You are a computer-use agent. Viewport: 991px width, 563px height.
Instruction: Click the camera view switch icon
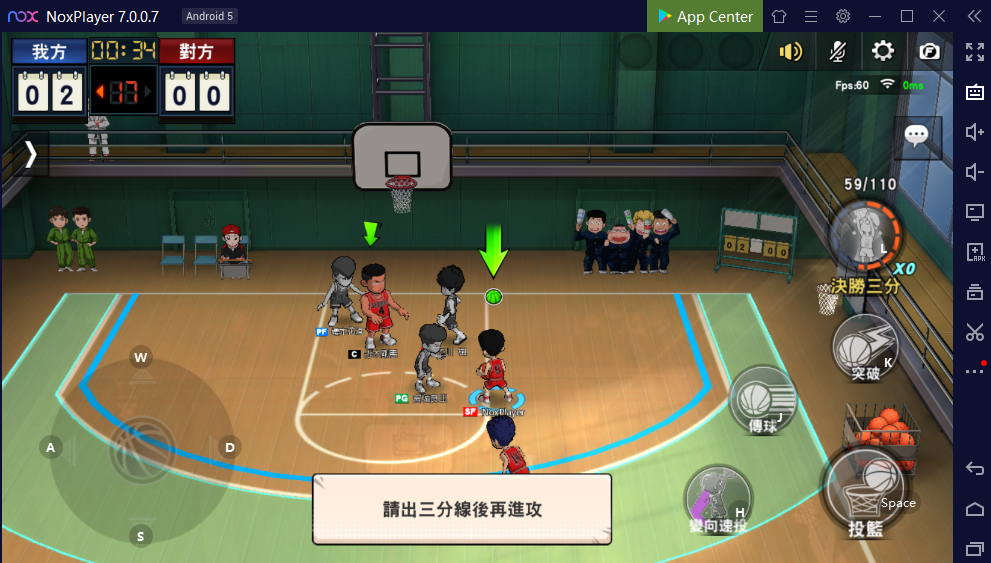click(929, 51)
